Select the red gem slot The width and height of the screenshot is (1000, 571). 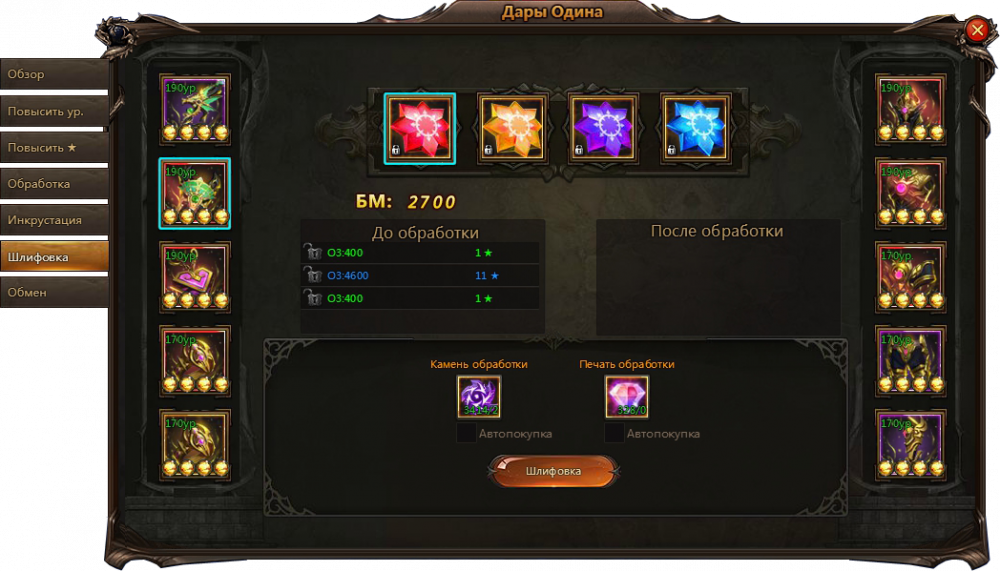(x=420, y=128)
